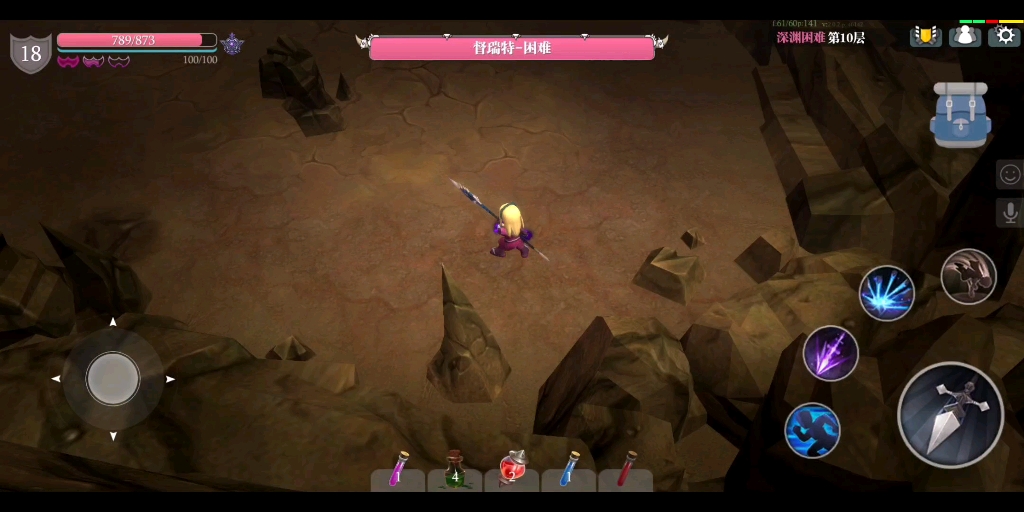Open the smiley face emote button
This screenshot has height=512, width=1024.
pyautogui.click(x=1009, y=174)
